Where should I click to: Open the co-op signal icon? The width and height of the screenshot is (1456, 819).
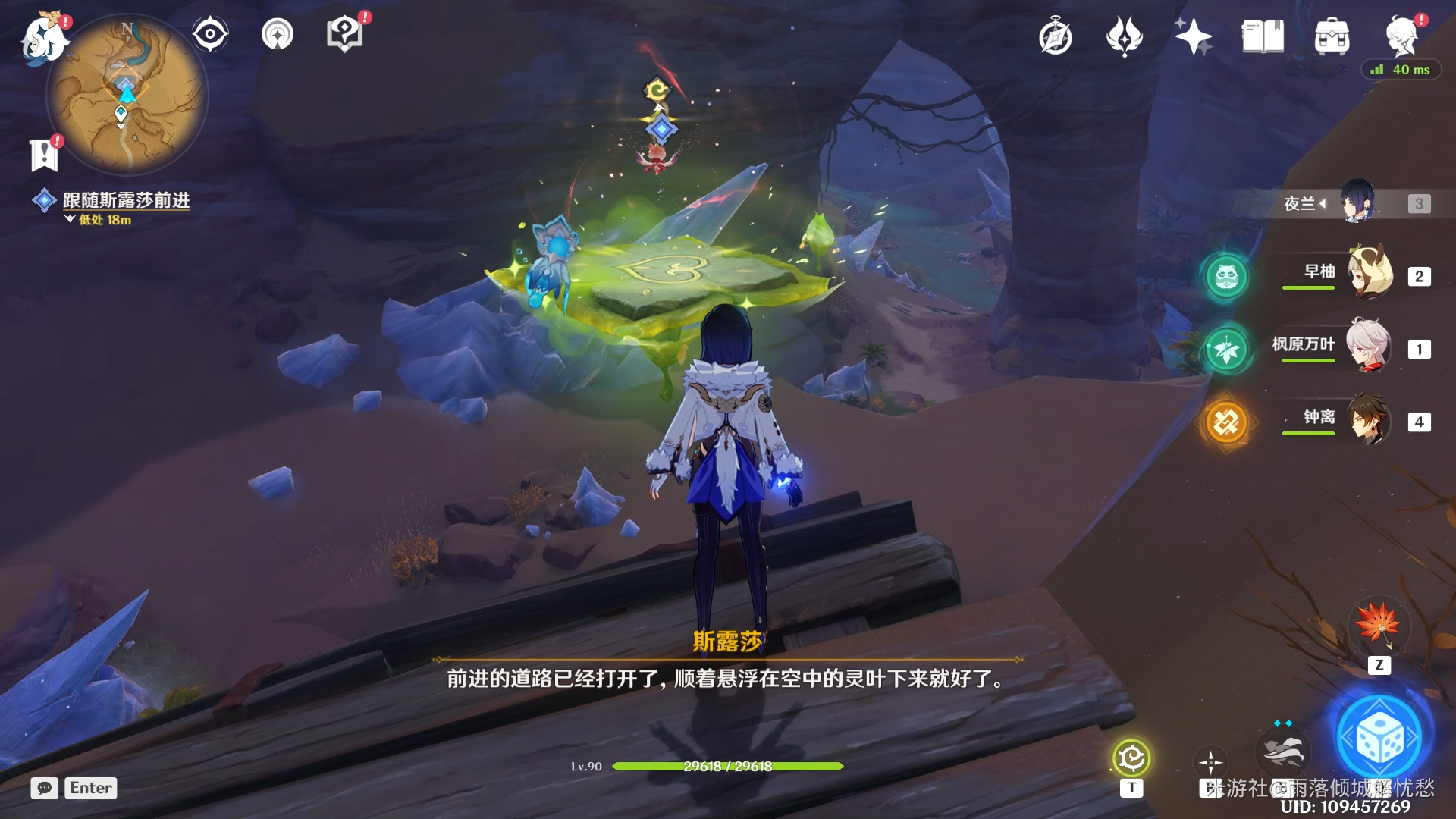tap(278, 34)
